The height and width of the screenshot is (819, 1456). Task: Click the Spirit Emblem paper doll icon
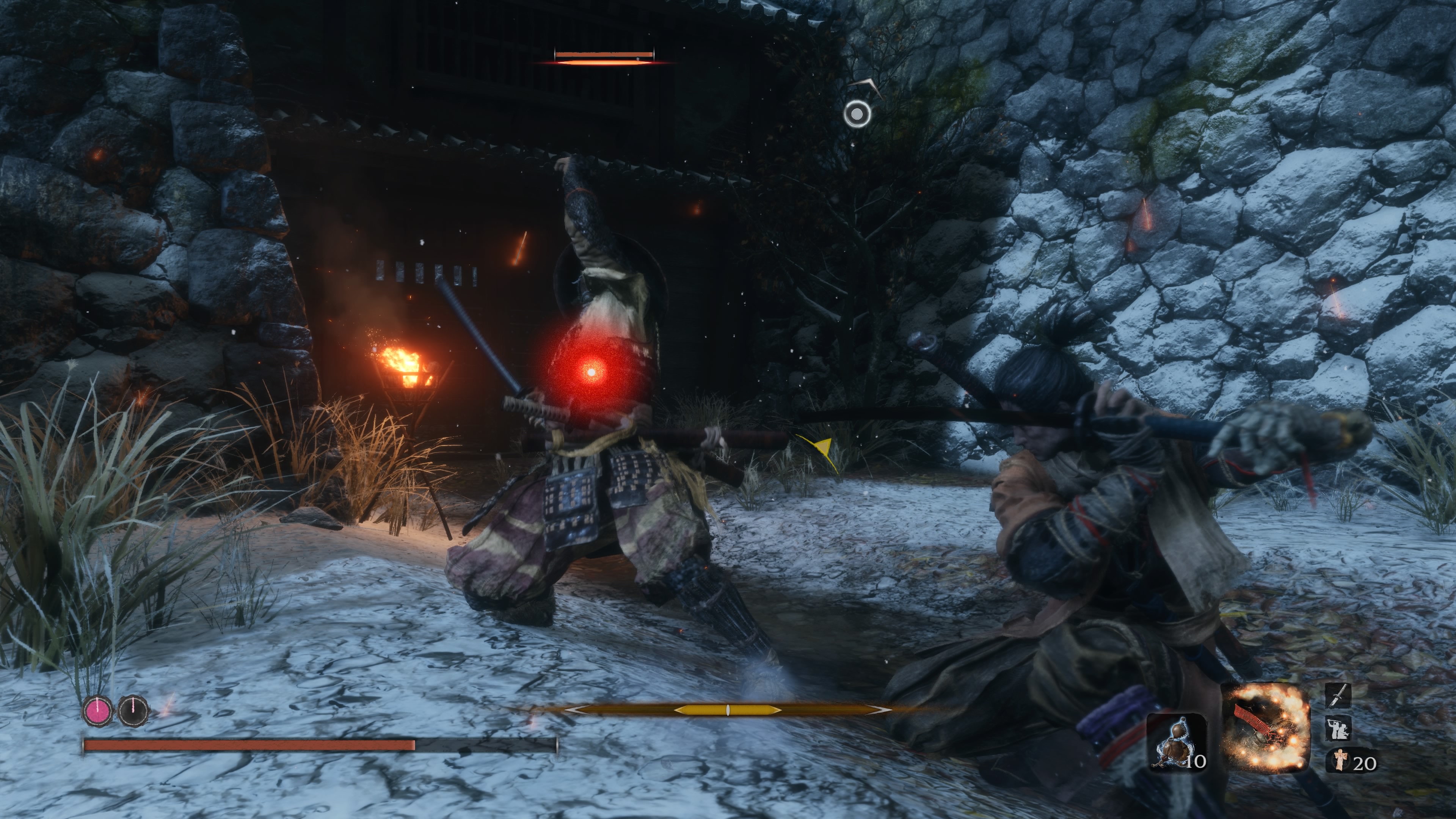click(1338, 759)
